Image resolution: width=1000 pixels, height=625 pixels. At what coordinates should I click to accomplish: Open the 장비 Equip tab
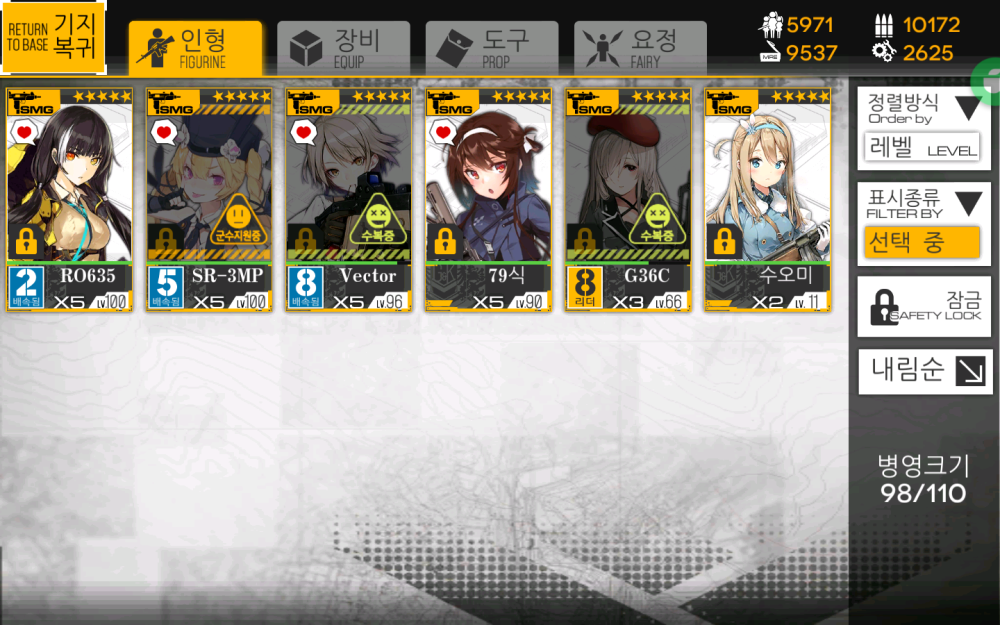343,46
